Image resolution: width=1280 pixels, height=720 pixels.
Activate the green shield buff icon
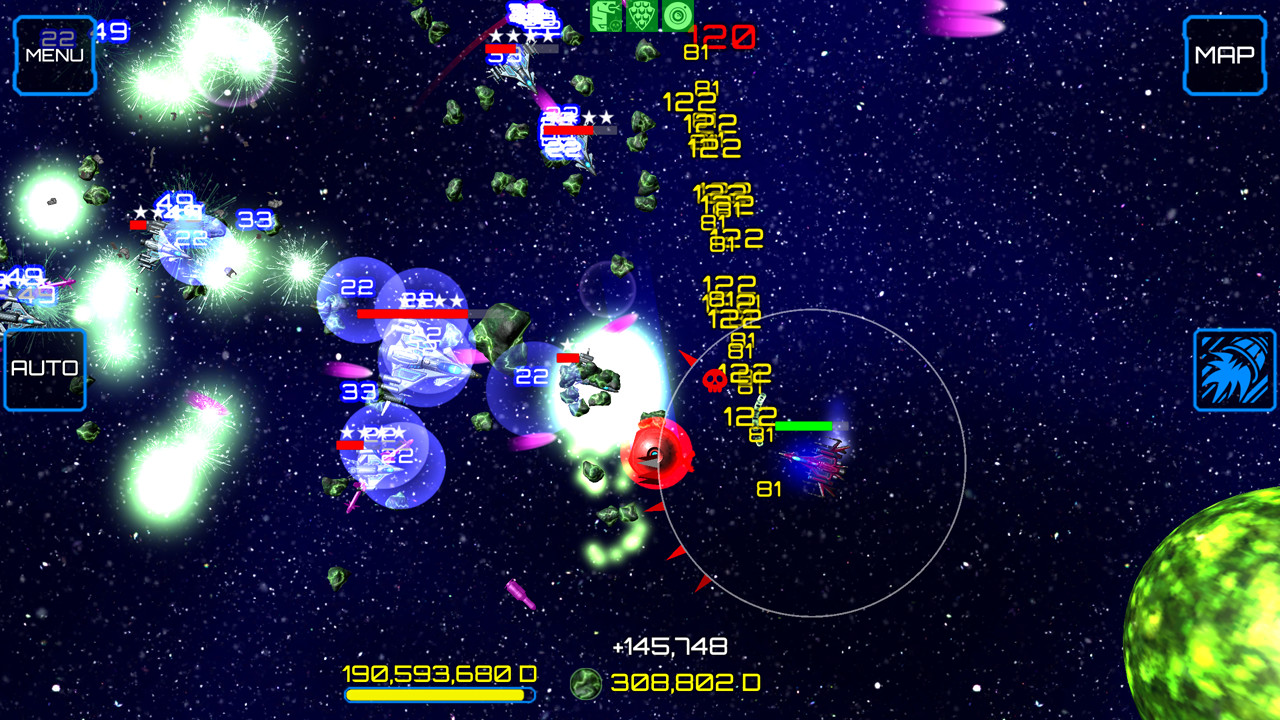click(x=641, y=15)
